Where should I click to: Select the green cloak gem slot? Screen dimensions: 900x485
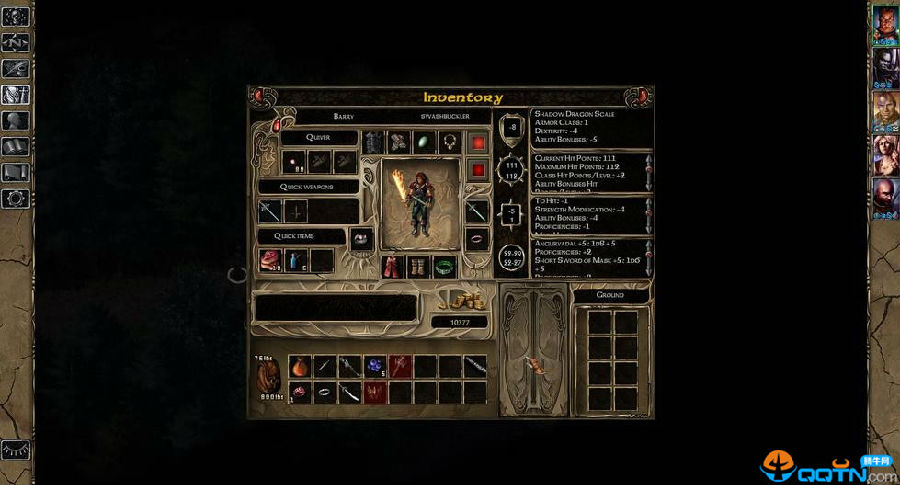tap(424, 142)
